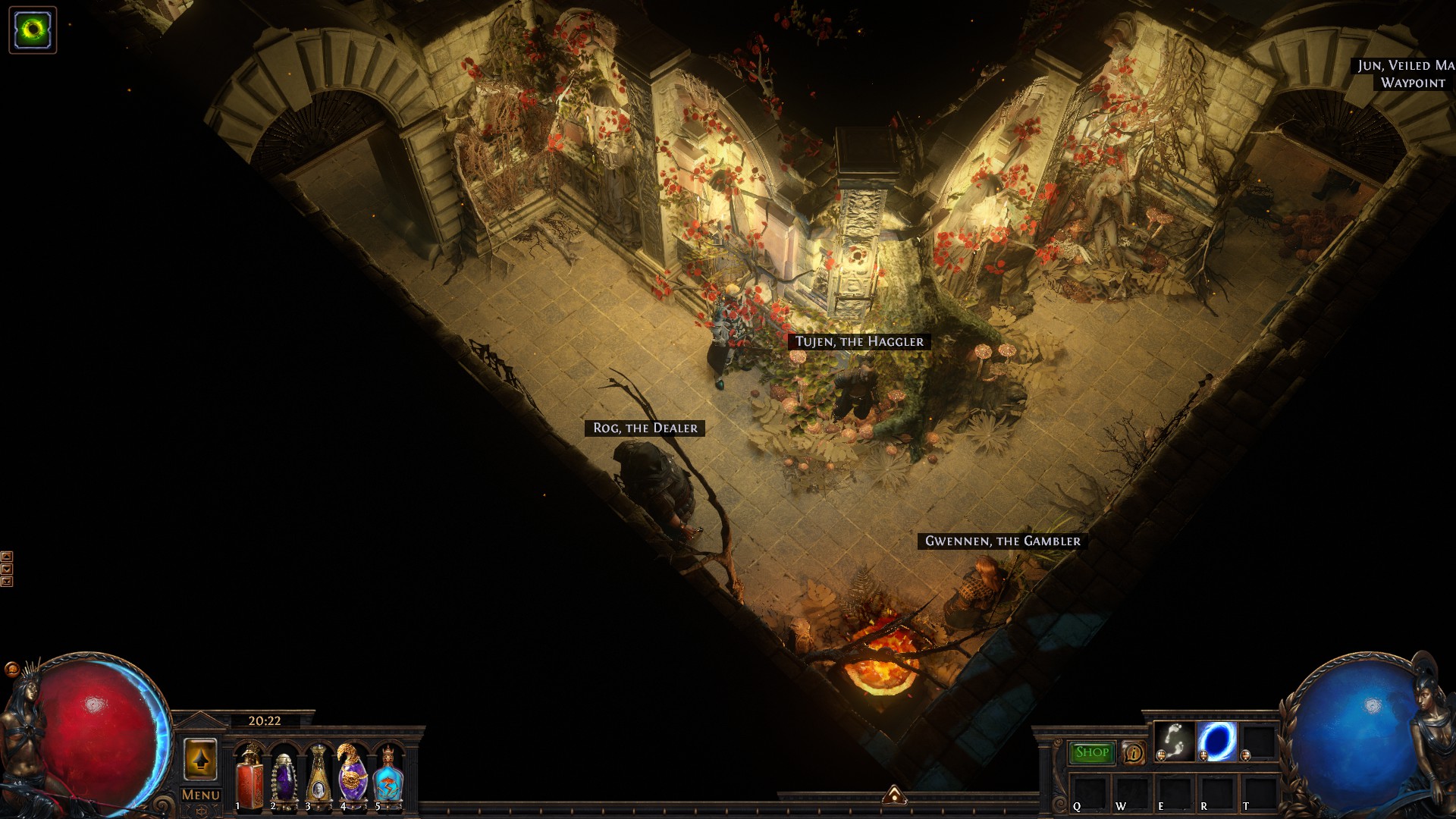1456x819 pixels.
Task: Open the Menu button
Action: coord(201,795)
